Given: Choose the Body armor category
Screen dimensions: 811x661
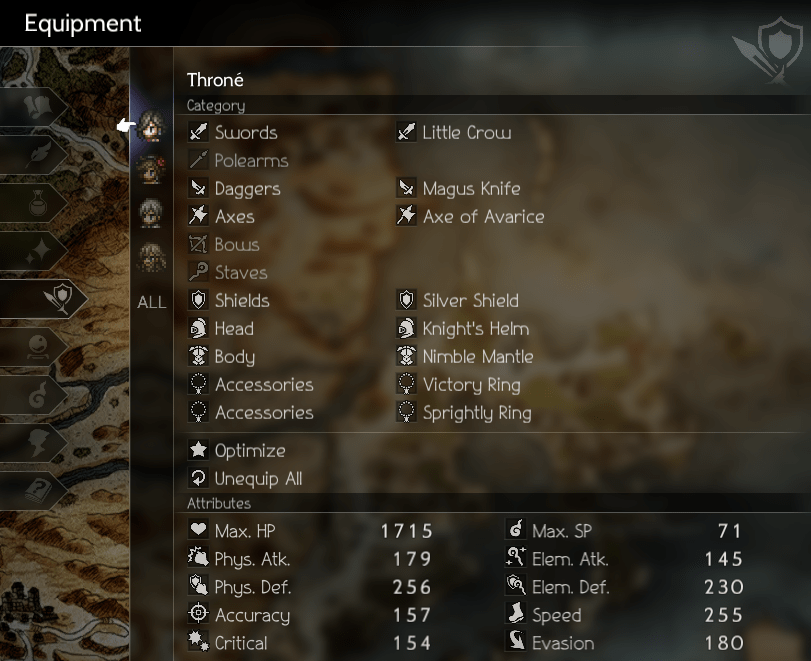Looking at the screenshot, I should point(234,357).
